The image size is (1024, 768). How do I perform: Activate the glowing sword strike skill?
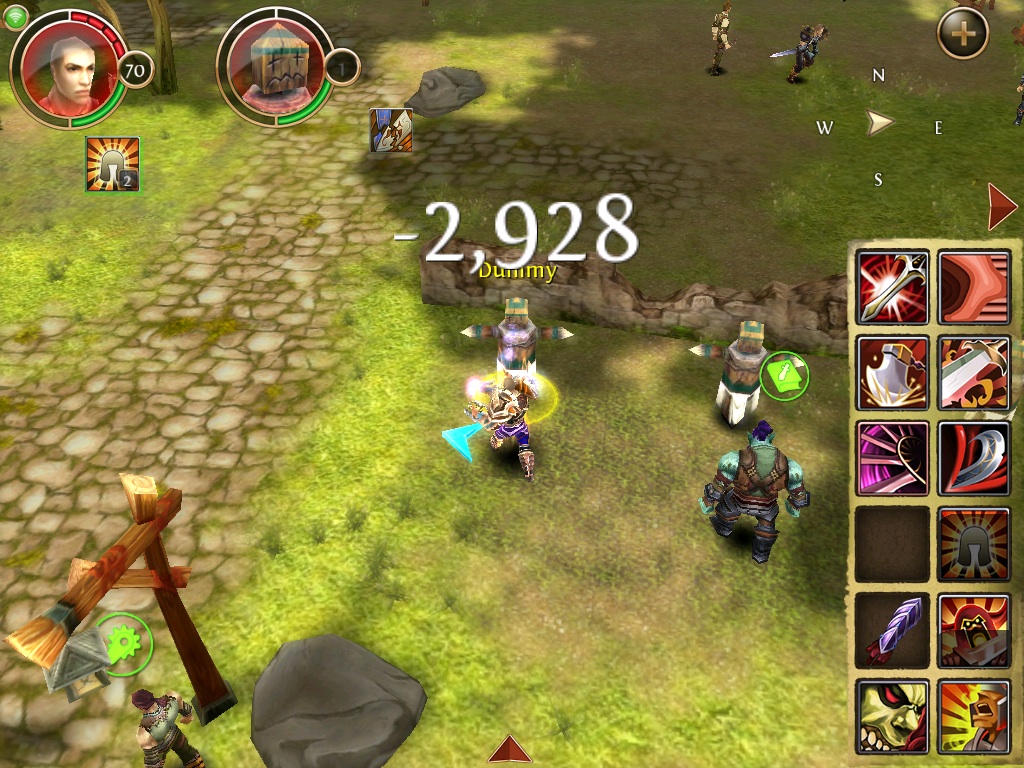(x=893, y=288)
